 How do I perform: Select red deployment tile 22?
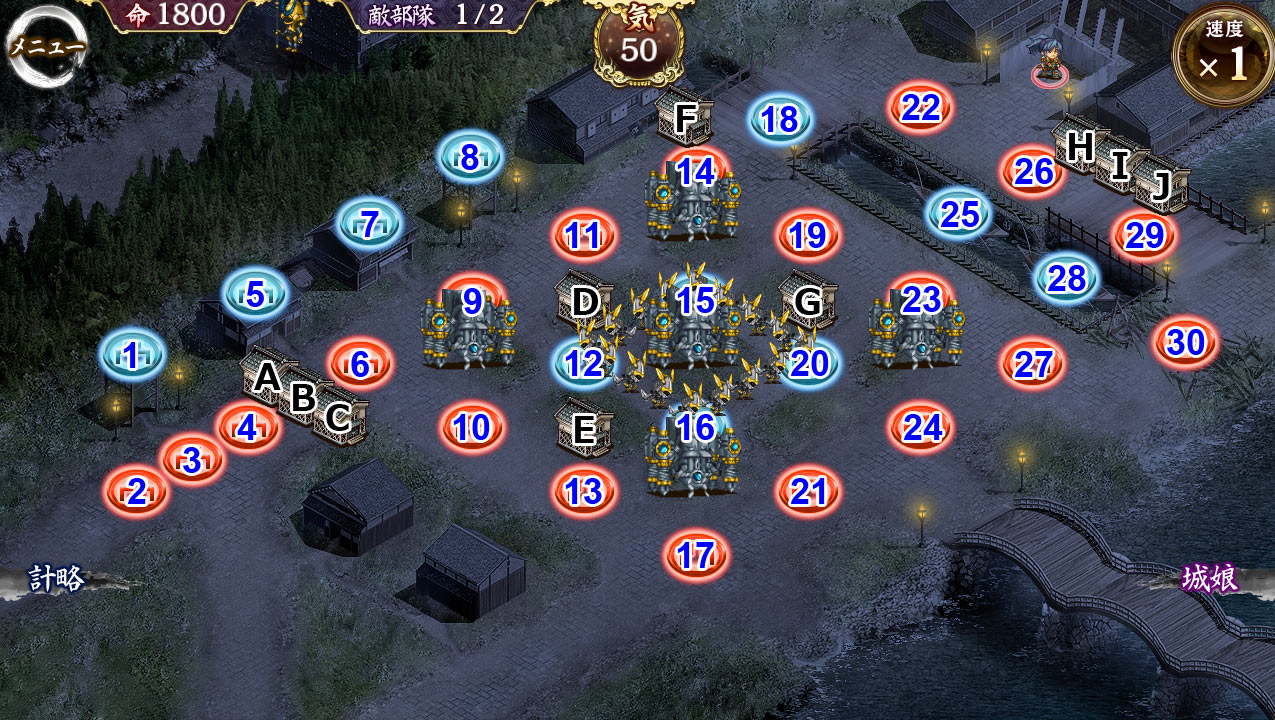pos(920,108)
